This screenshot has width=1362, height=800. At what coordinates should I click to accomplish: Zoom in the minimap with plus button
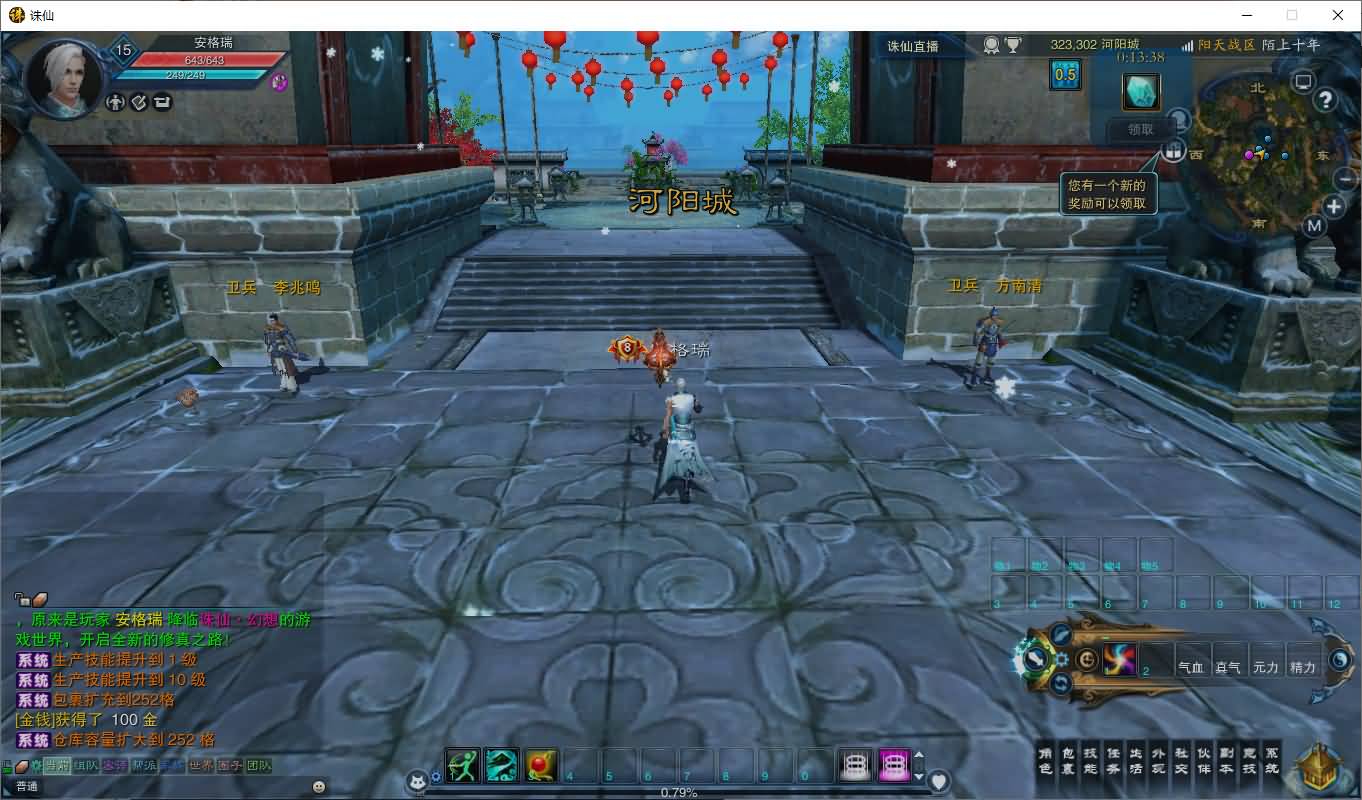click(x=1334, y=207)
